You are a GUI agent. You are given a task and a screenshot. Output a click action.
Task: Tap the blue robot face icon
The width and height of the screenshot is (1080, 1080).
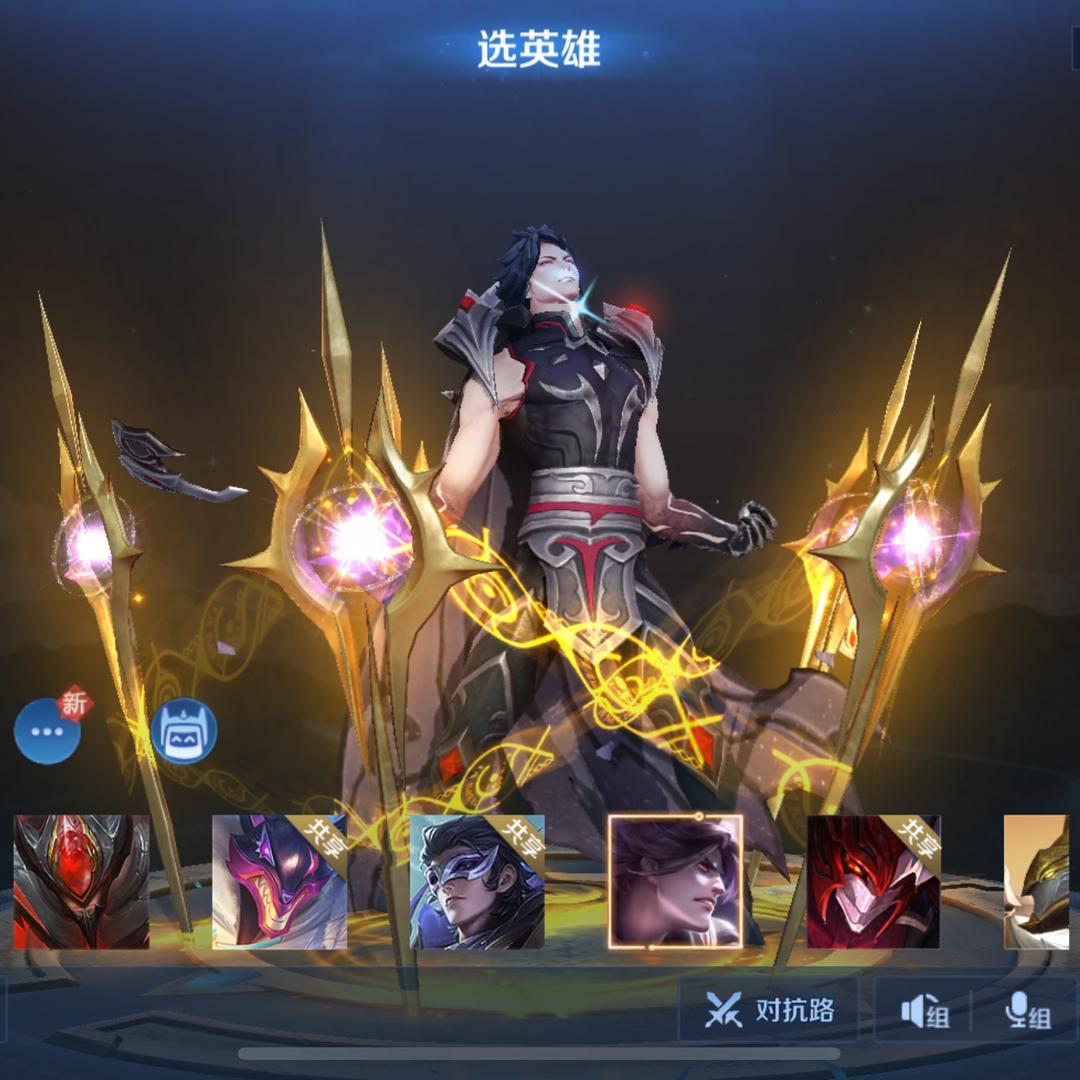[184, 731]
